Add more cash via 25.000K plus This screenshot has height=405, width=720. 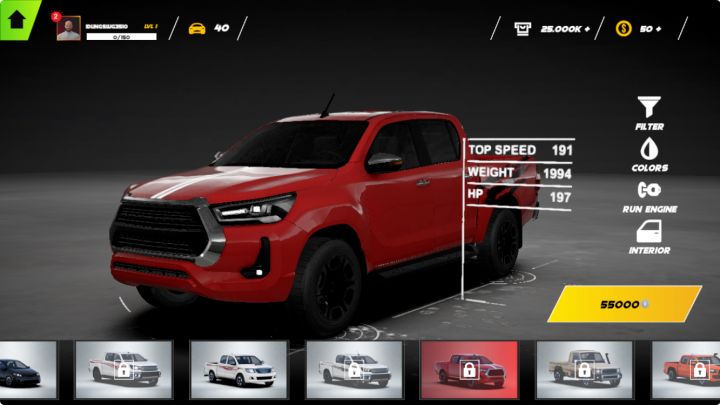[553, 29]
